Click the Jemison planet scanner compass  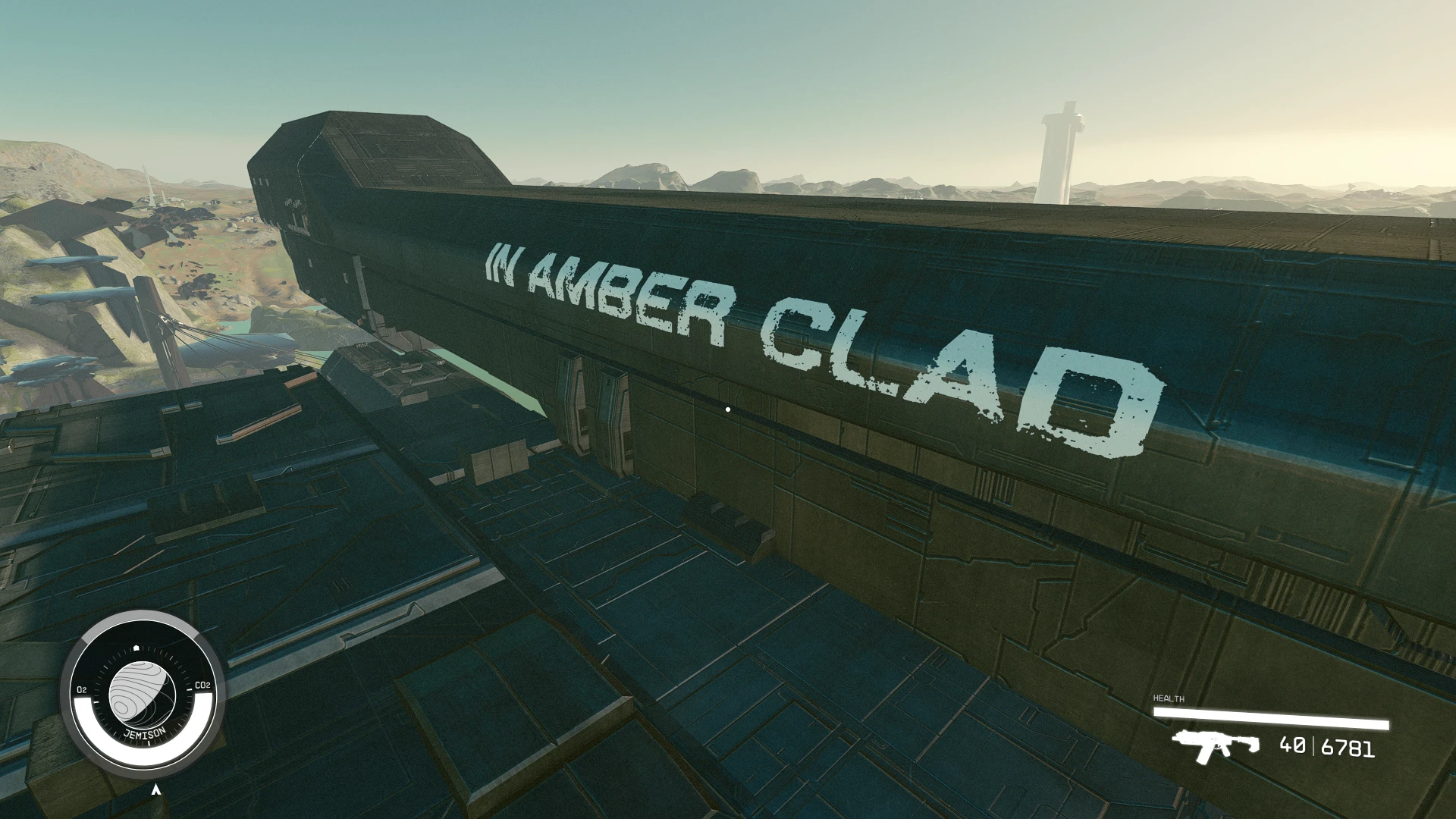(x=142, y=692)
